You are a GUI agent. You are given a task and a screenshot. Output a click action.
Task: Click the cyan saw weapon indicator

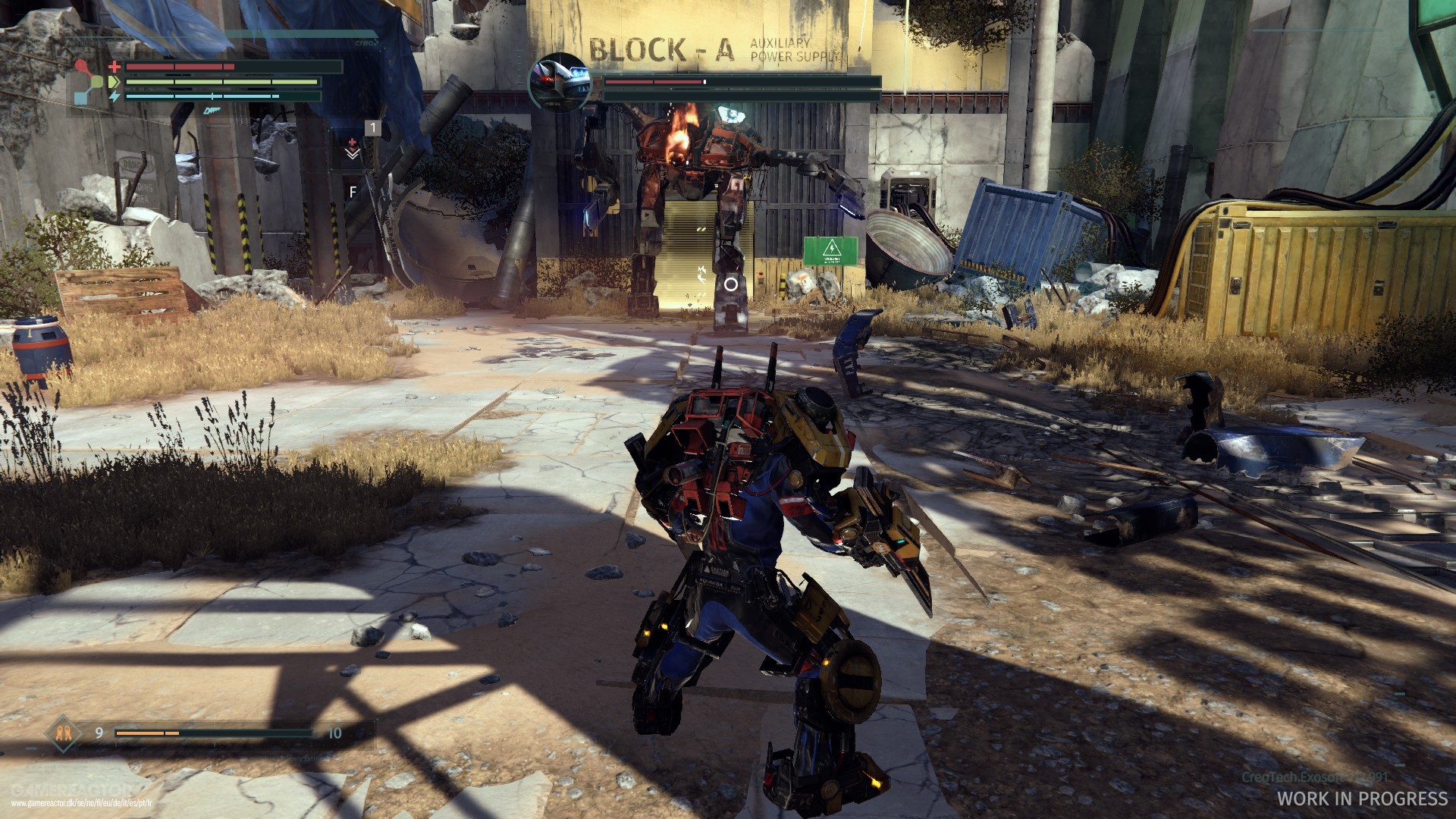[211, 110]
